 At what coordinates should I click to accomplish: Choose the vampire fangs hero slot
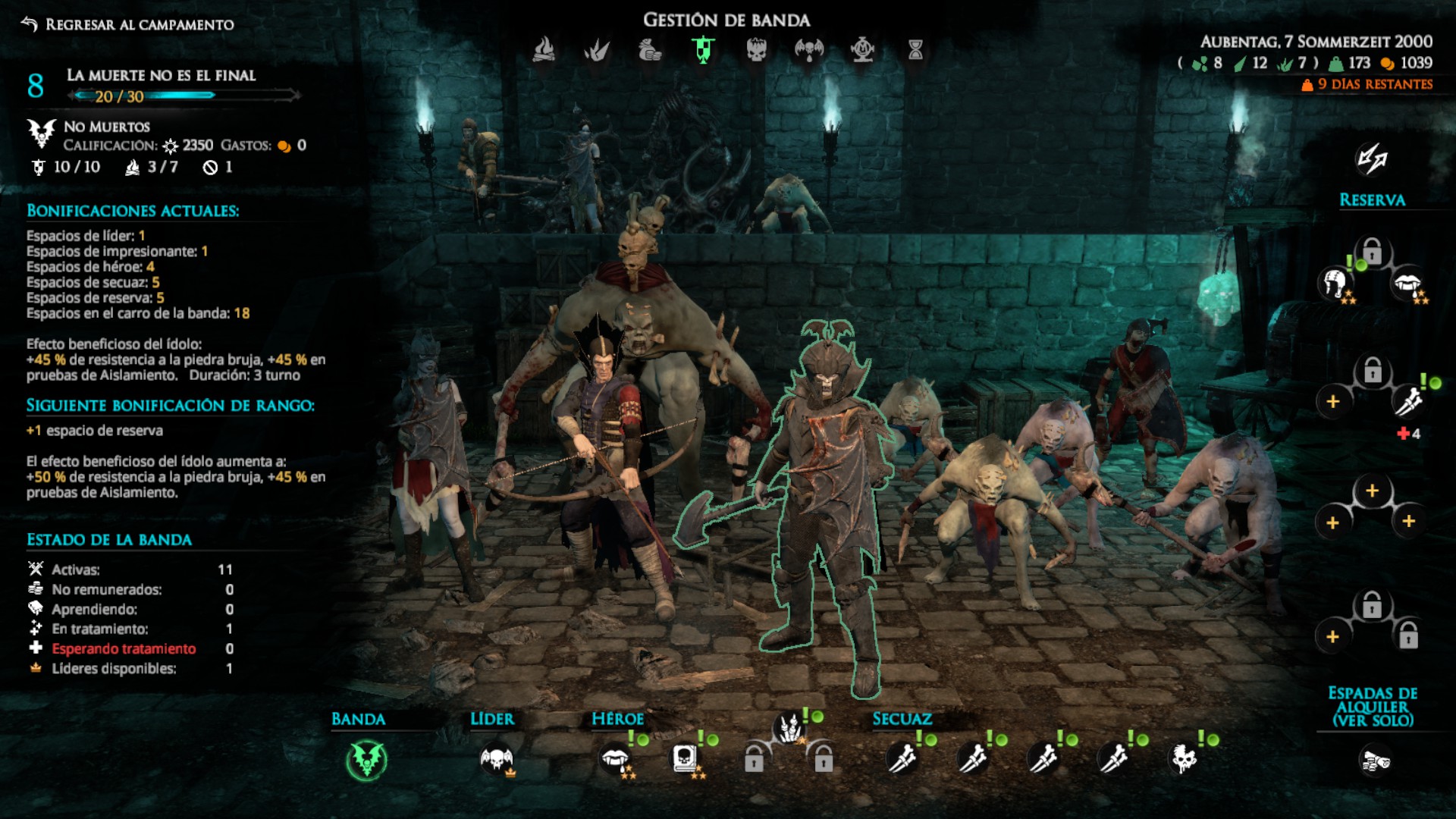[613, 758]
